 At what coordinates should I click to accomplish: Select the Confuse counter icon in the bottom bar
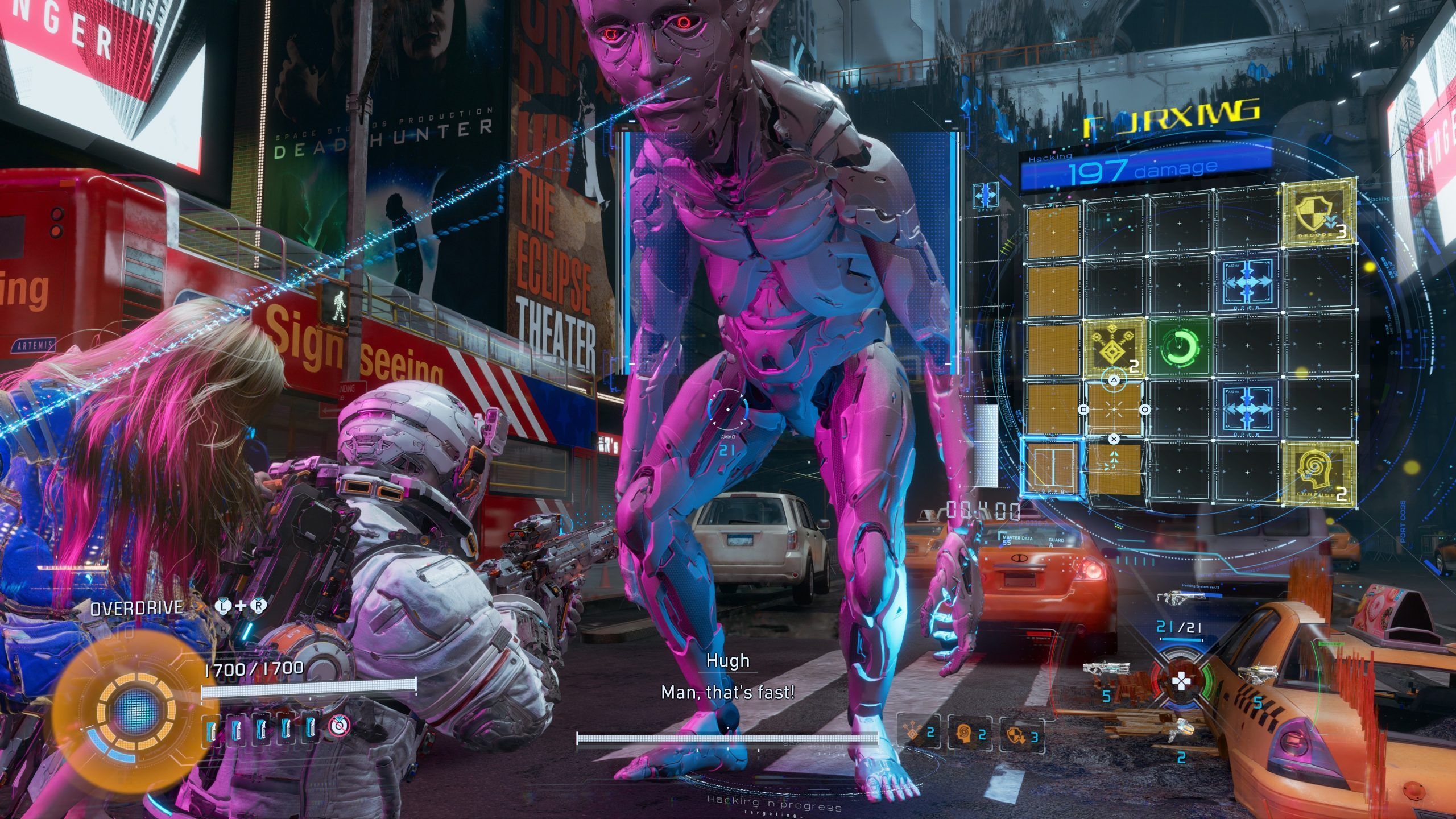pyautogui.click(x=969, y=734)
